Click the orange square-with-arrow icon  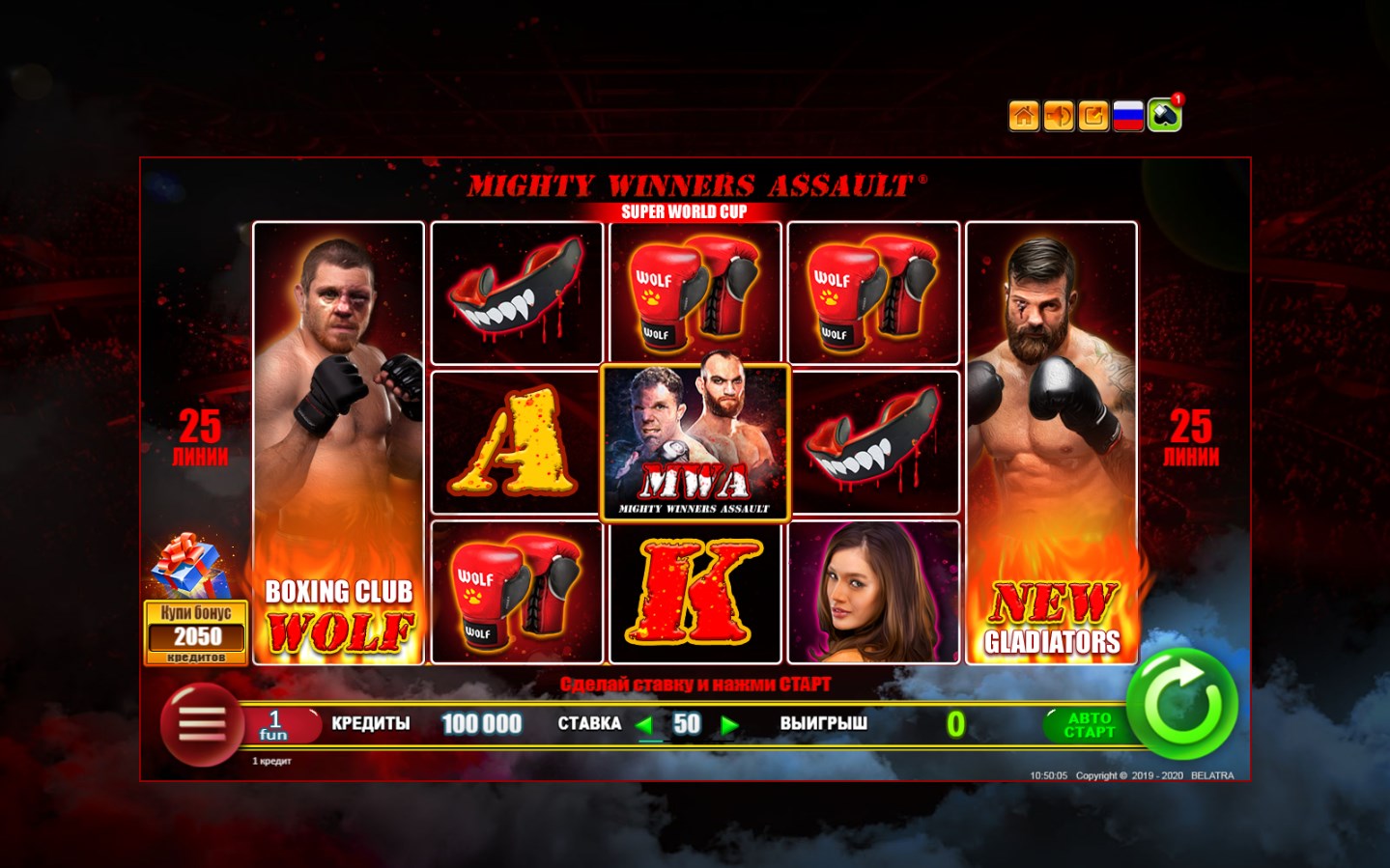tap(1093, 116)
